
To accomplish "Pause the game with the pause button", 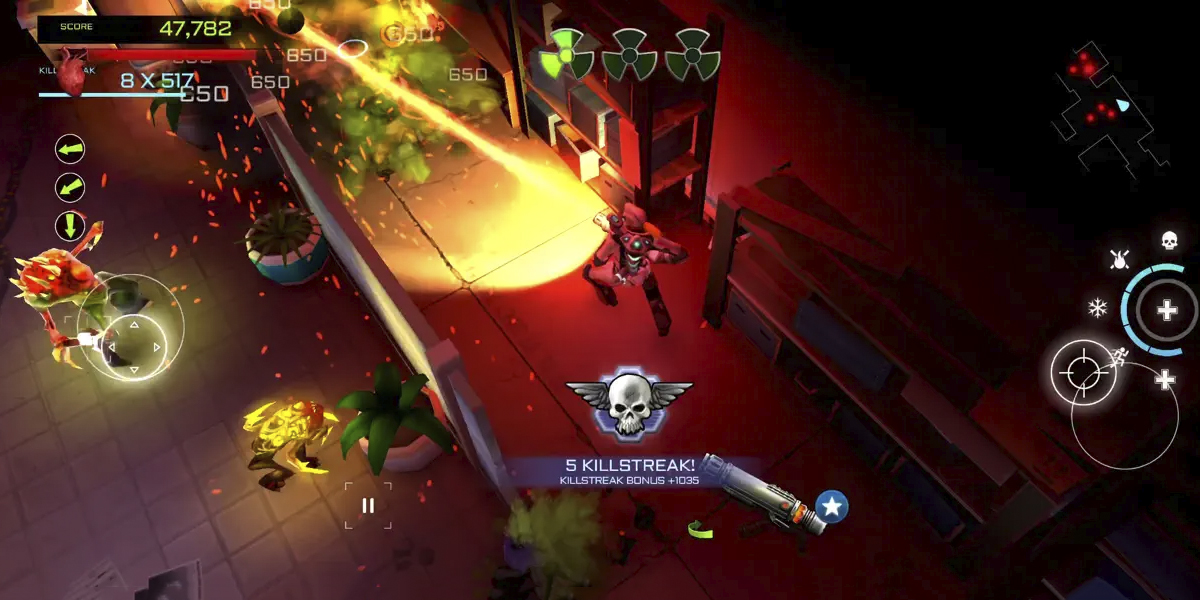I will click(368, 505).
